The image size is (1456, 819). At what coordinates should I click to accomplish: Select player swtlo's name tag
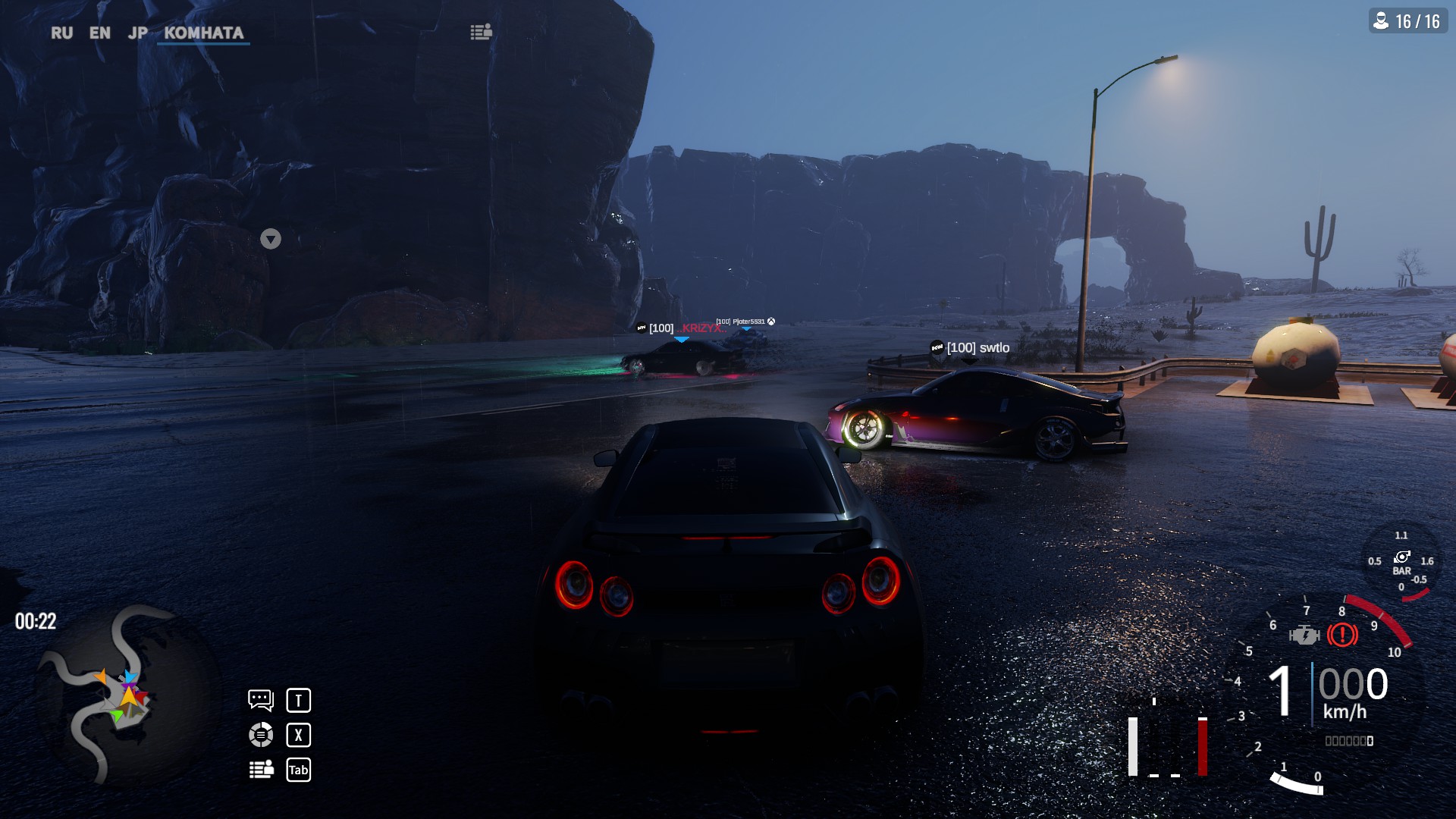(977, 347)
